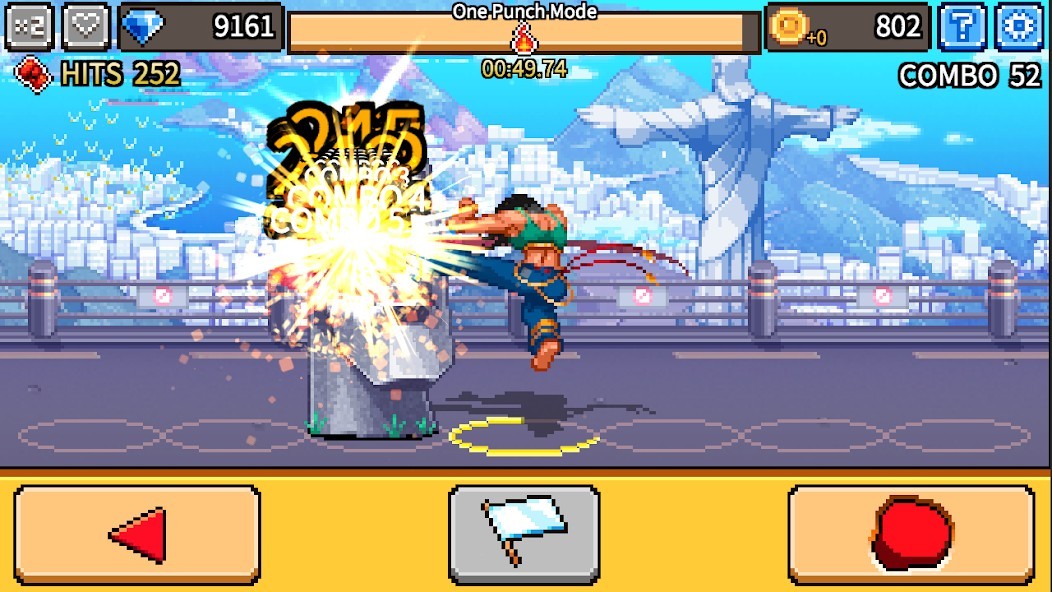Click the gold coin counter
This screenshot has width=1052, height=592.
[847, 27]
